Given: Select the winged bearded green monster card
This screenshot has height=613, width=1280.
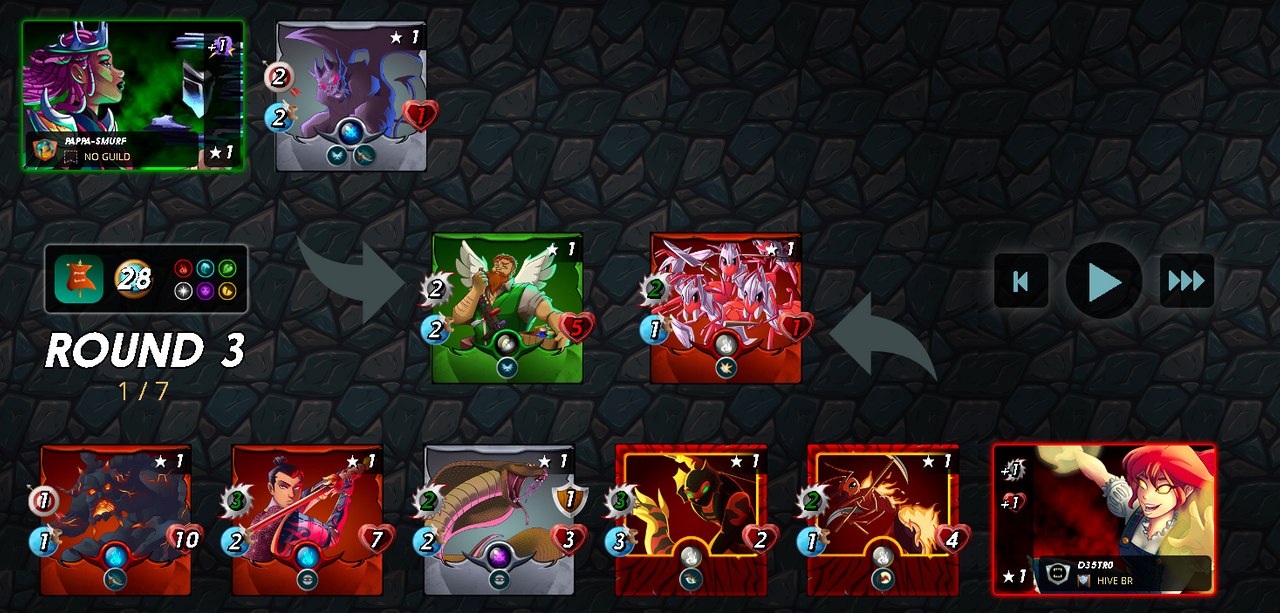Looking at the screenshot, I should pyautogui.click(x=507, y=308).
